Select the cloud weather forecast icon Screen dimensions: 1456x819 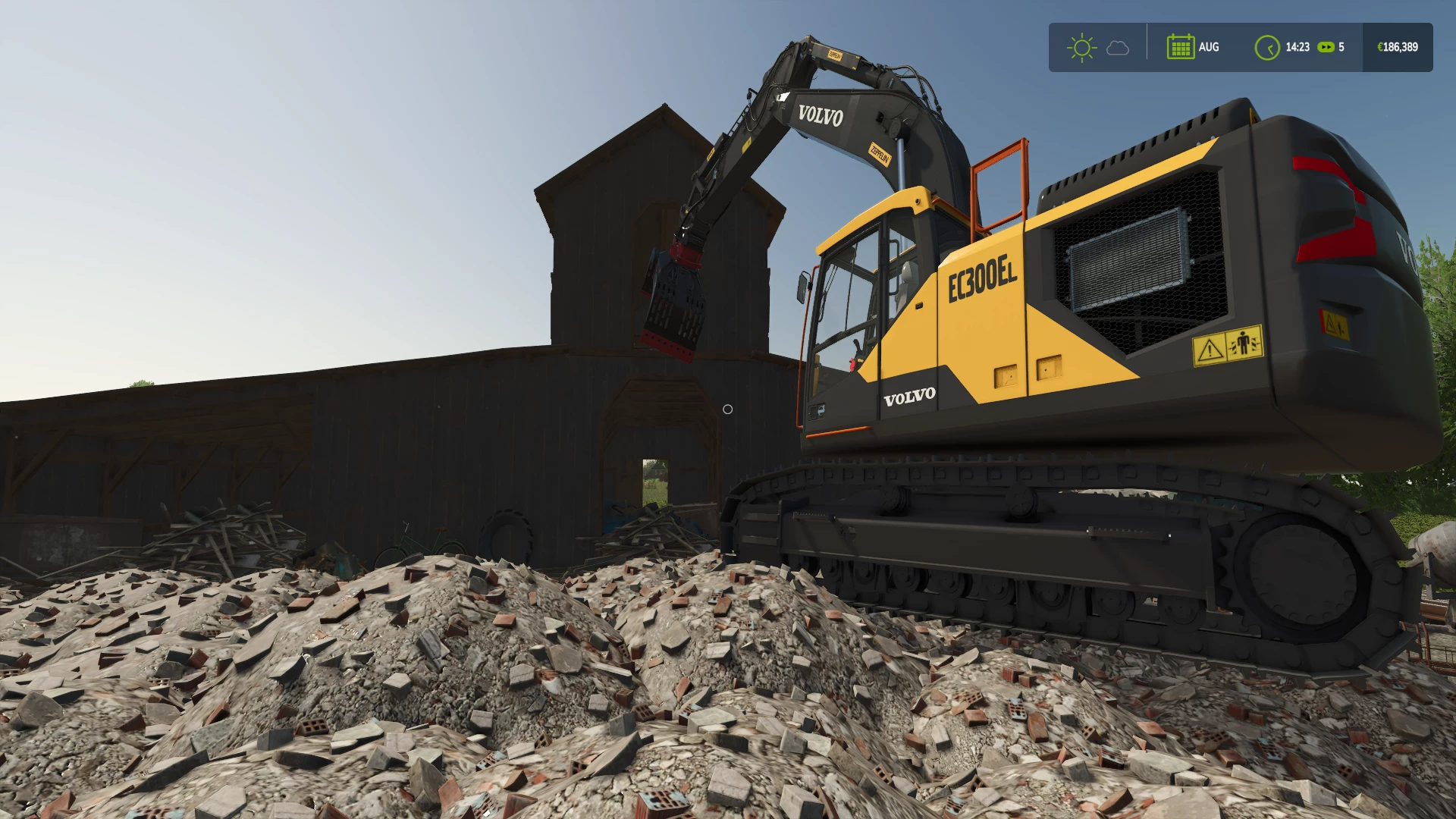(1117, 48)
